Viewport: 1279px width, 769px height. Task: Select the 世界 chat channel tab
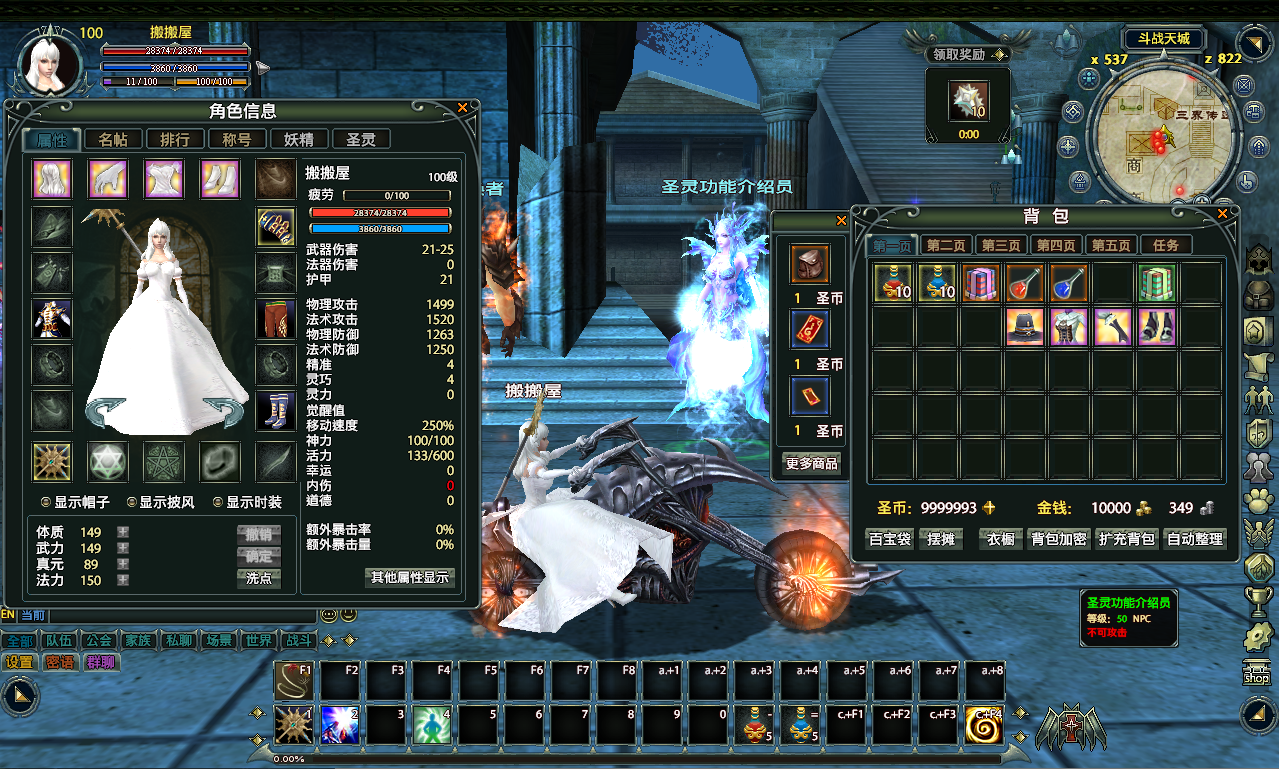click(258, 640)
